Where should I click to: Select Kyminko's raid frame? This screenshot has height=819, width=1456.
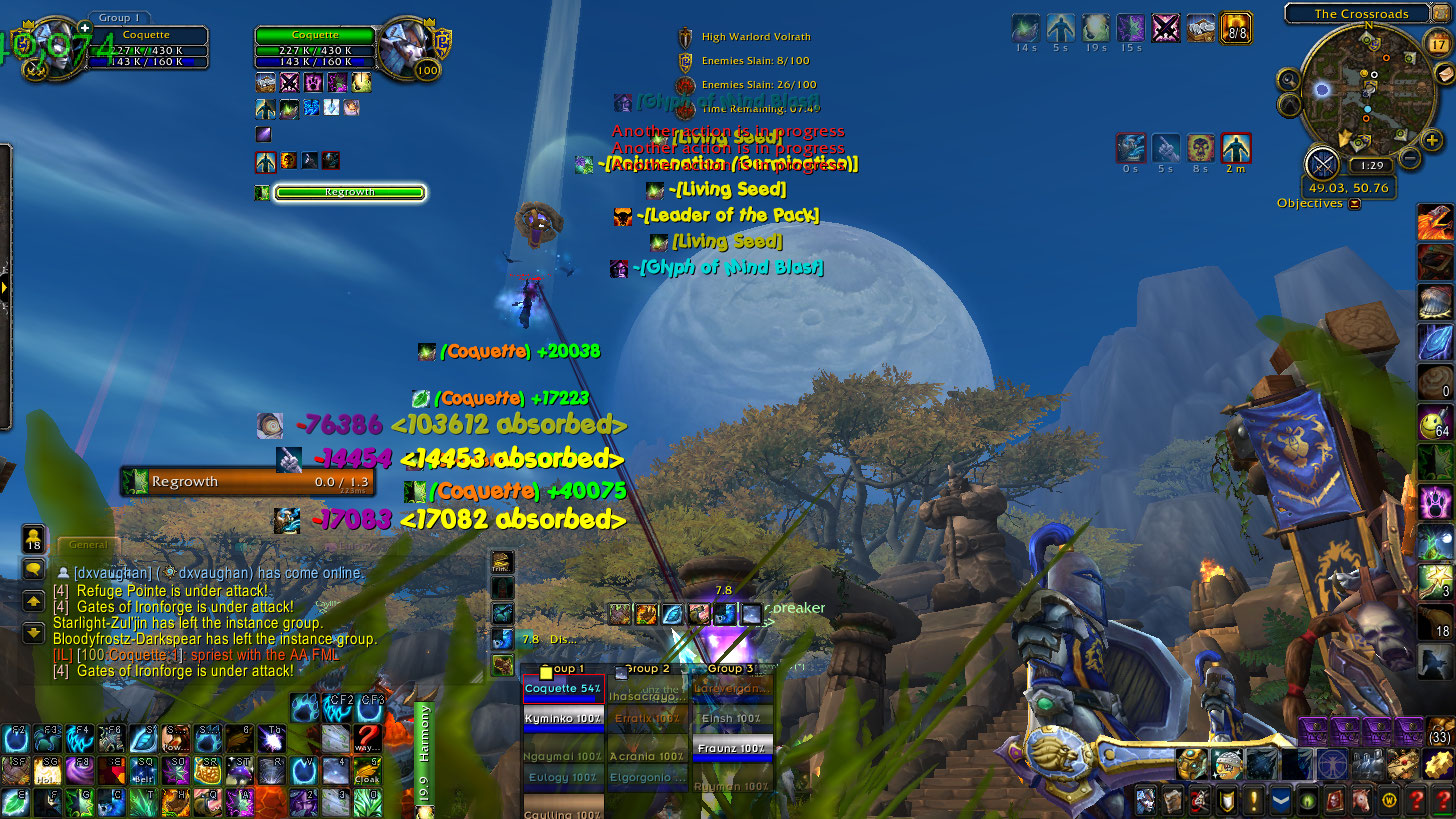coord(564,718)
